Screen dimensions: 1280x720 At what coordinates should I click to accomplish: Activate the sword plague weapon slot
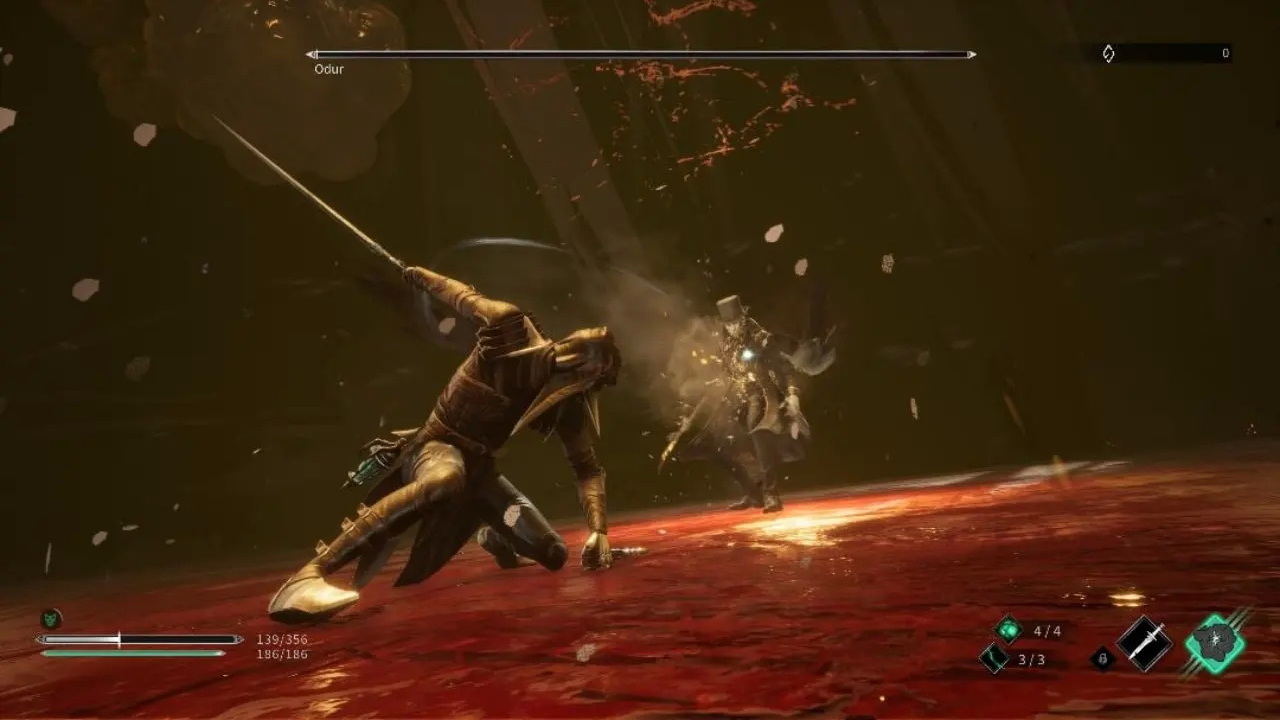click(x=1144, y=643)
